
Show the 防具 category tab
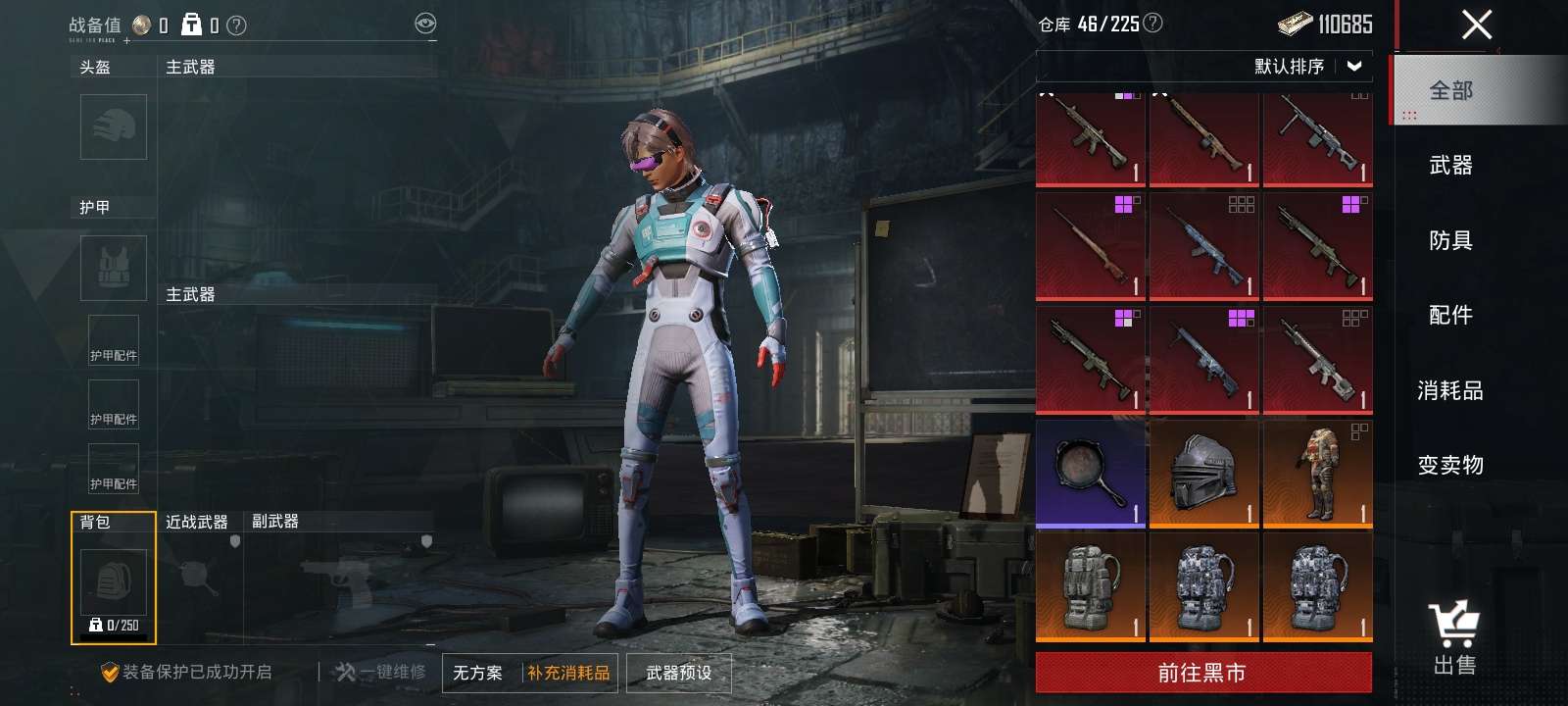[1450, 240]
